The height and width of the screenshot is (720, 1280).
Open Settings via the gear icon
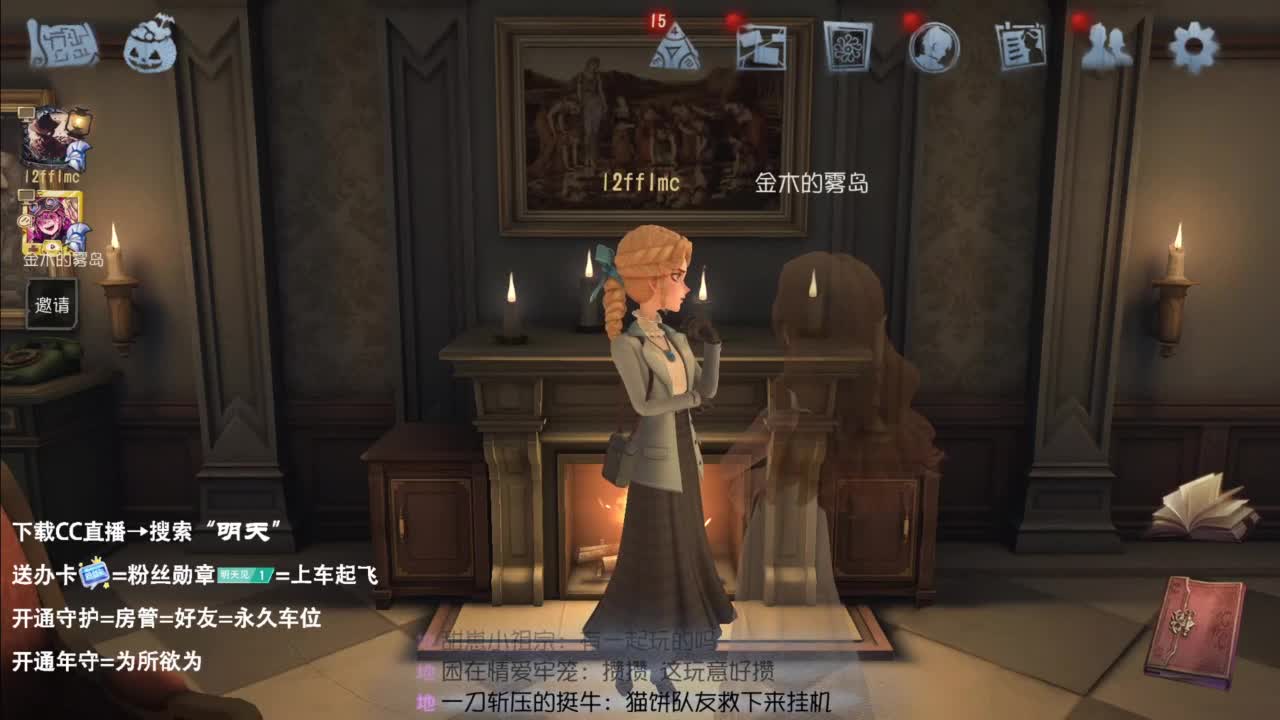coord(1192,48)
